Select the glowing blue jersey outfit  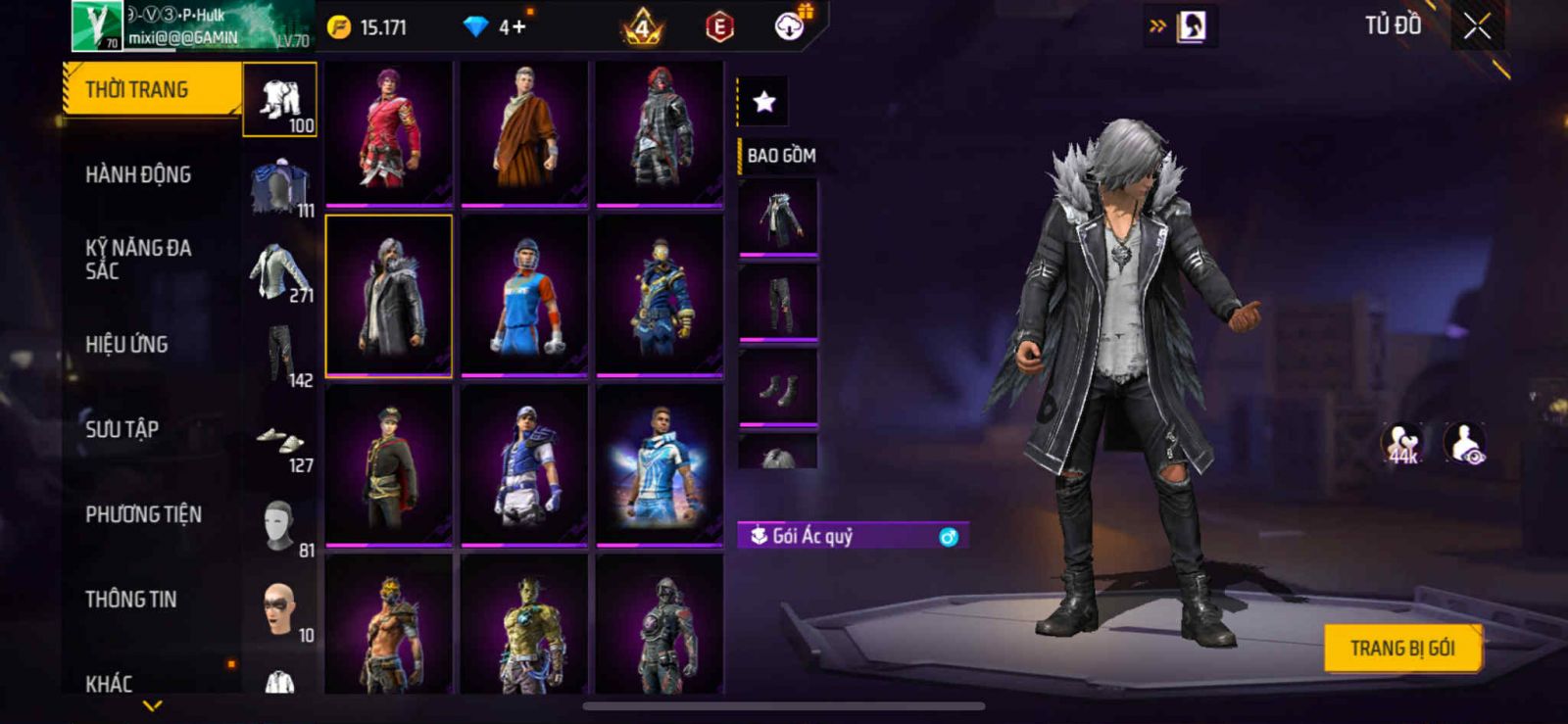[x=660, y=464]
